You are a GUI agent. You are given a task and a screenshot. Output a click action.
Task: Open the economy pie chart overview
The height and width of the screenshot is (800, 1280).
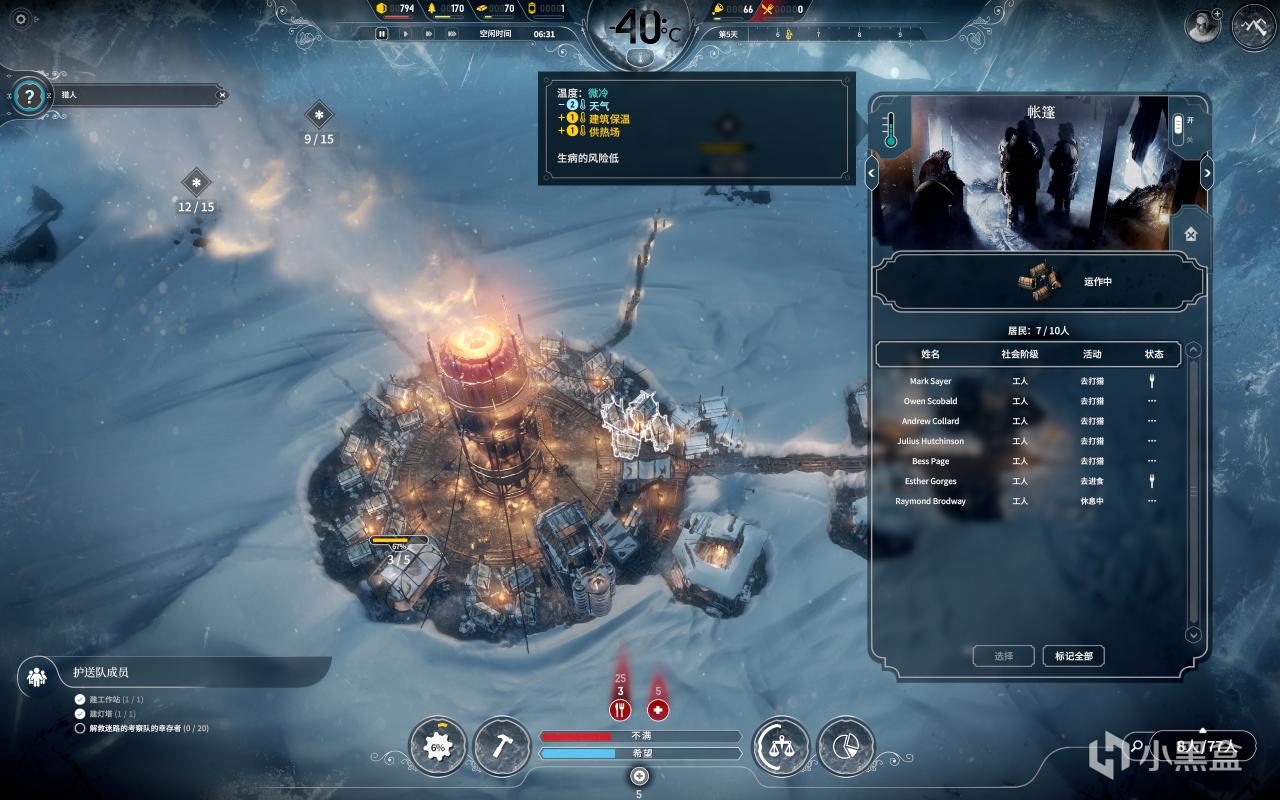(845, 746)
